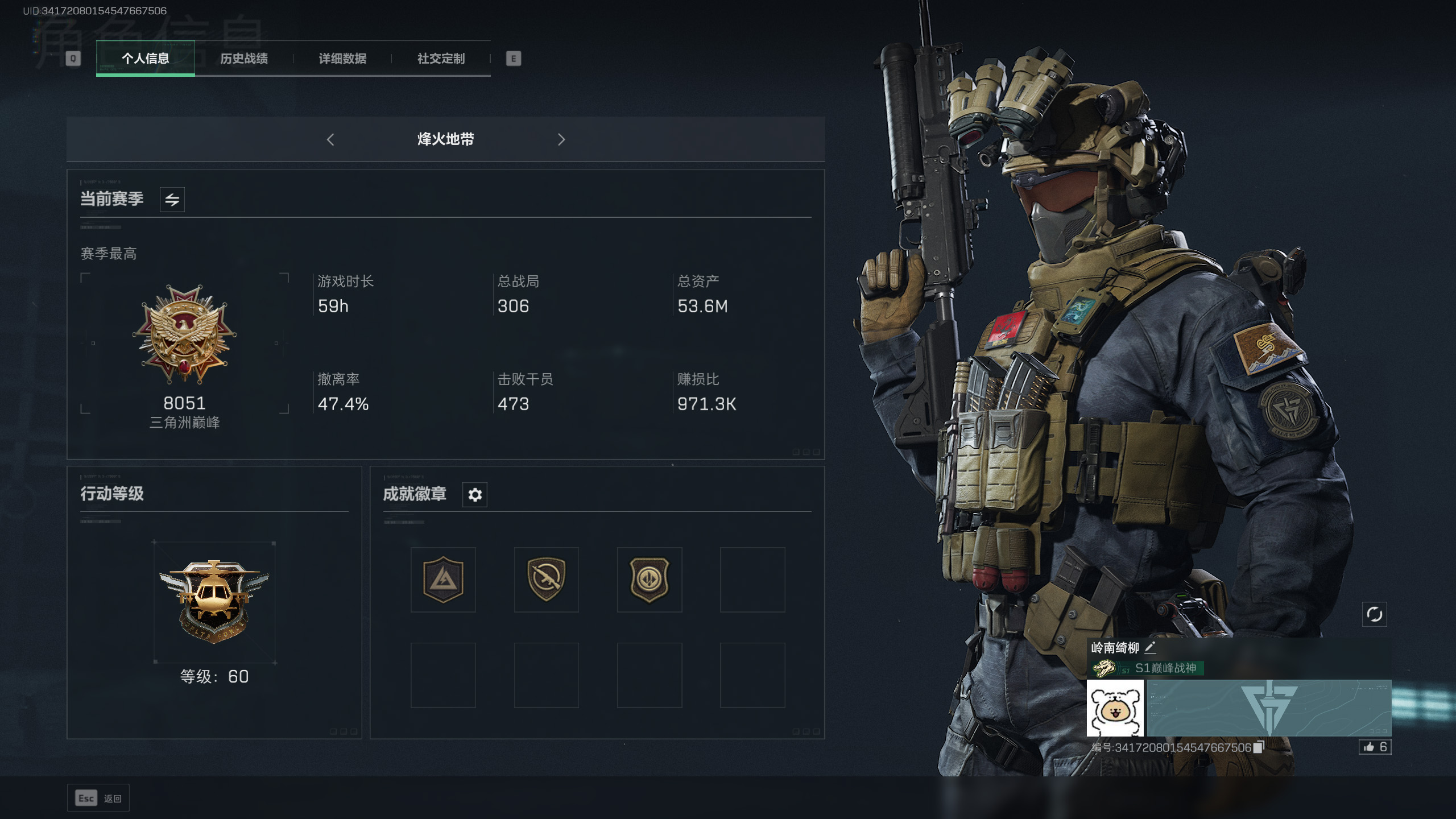Click the left arrow beside 烽火地带
The height and width of the screenshot is (819, 1456).
pyautogui.click(x=330, y=139)
